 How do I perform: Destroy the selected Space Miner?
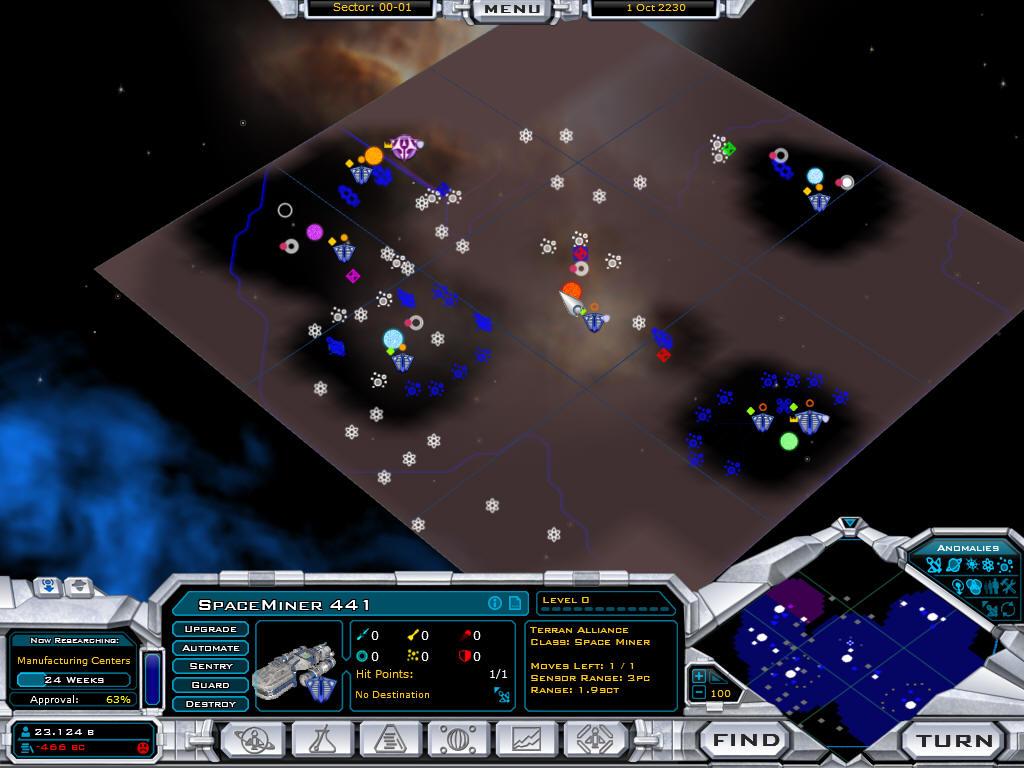click(x=210, y=704)
